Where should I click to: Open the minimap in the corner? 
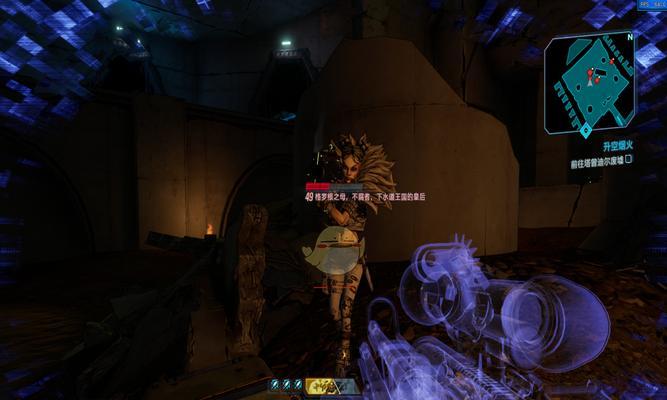pos(590,83)
